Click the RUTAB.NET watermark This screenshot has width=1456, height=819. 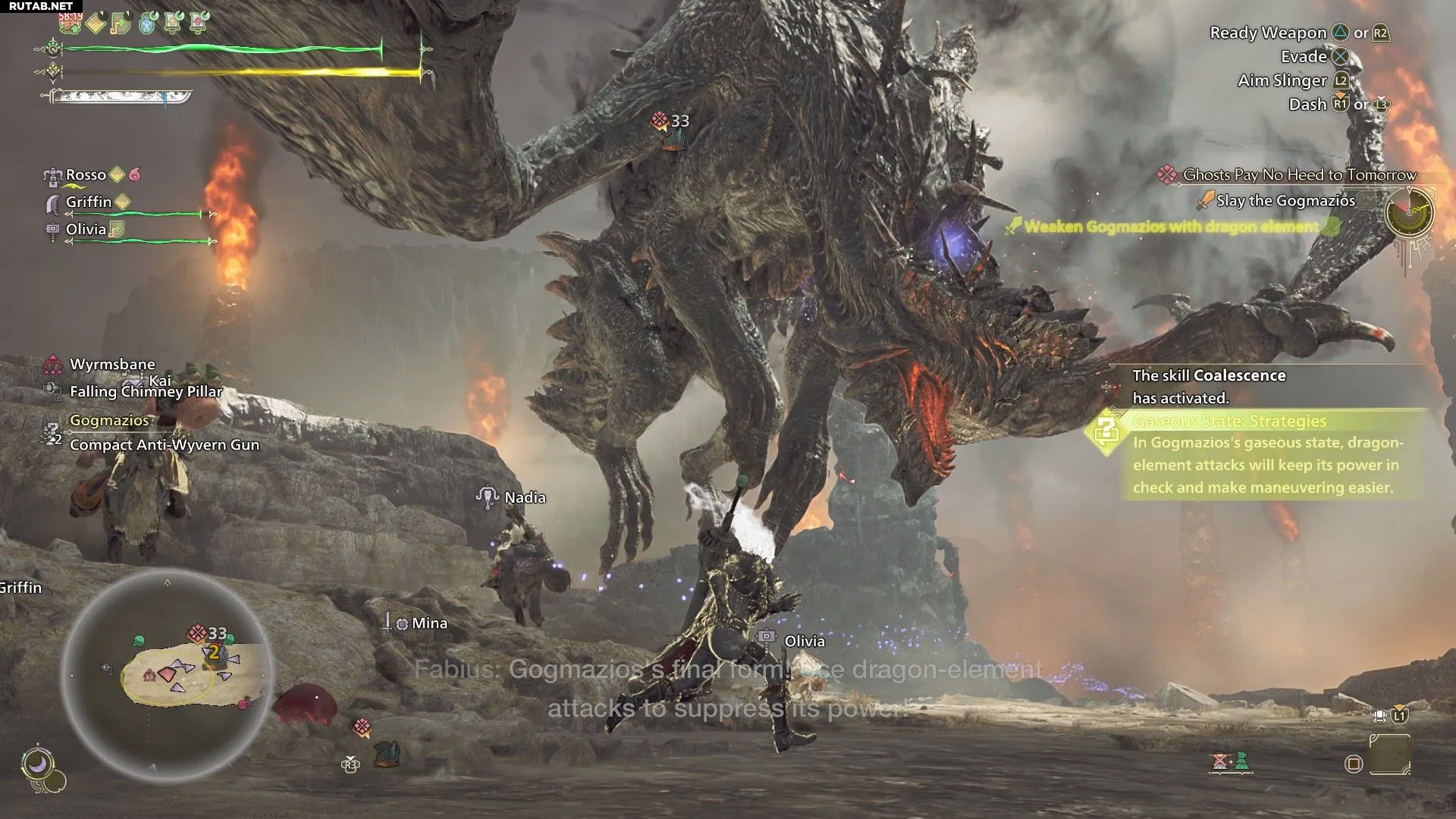click(x=41, y=6)
